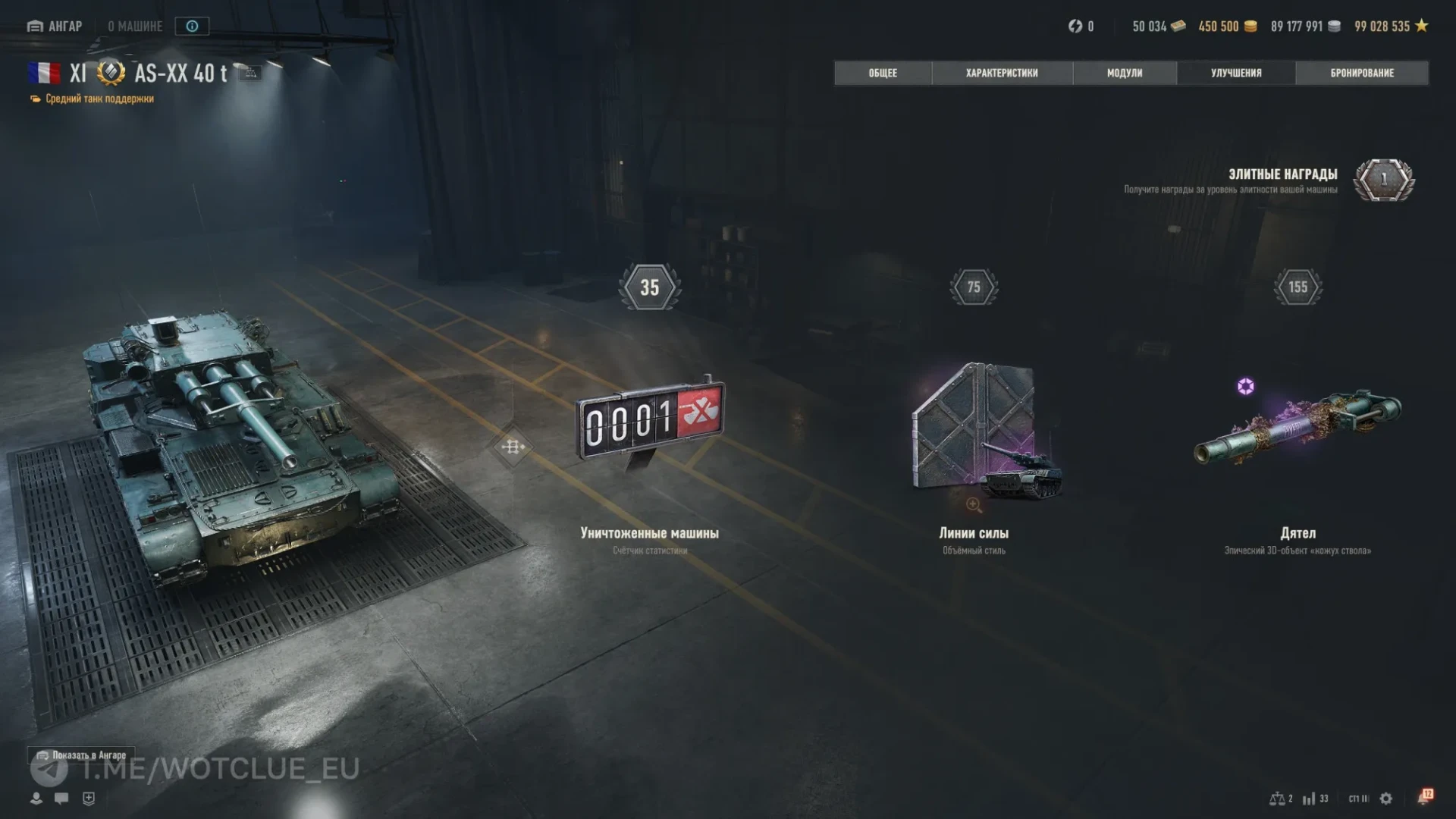Image resolution: width=1456 pixels, height=819 pixels.
Task: Open the contacts person icon
Action: point(36,799)
